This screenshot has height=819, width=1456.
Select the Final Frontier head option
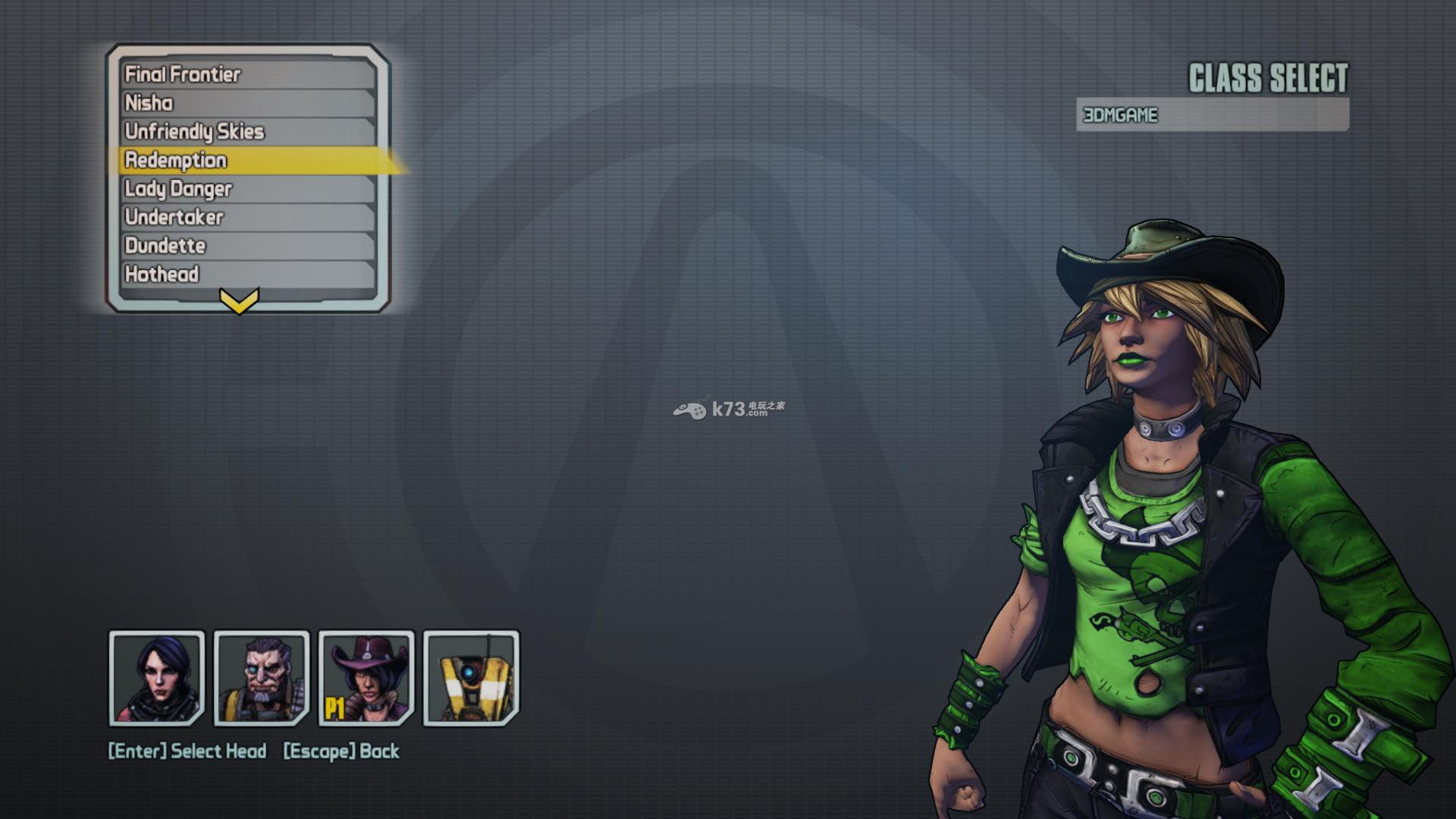249,74
